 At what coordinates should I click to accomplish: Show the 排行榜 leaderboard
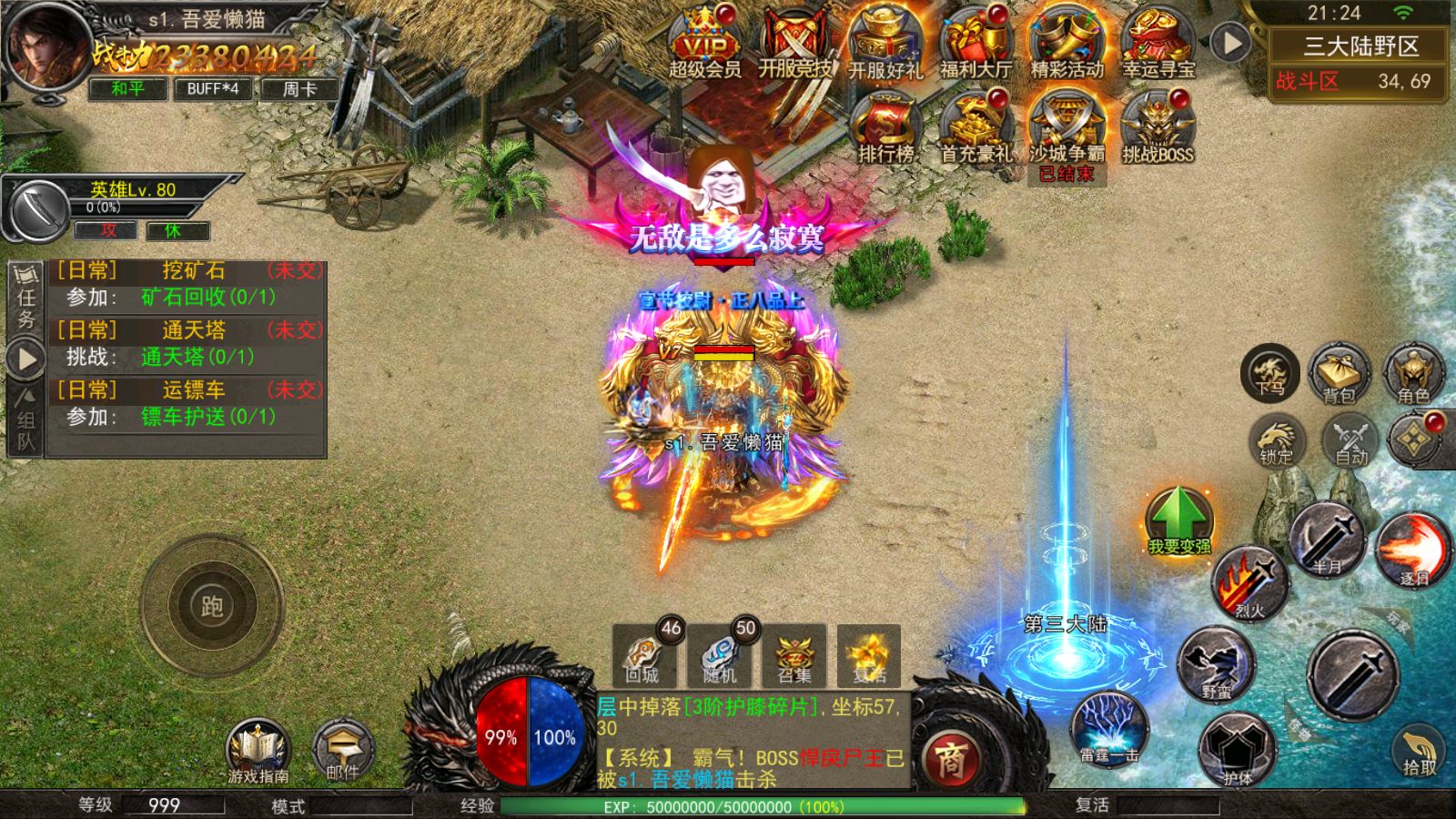pyautogui.click(x=885, y=127)
